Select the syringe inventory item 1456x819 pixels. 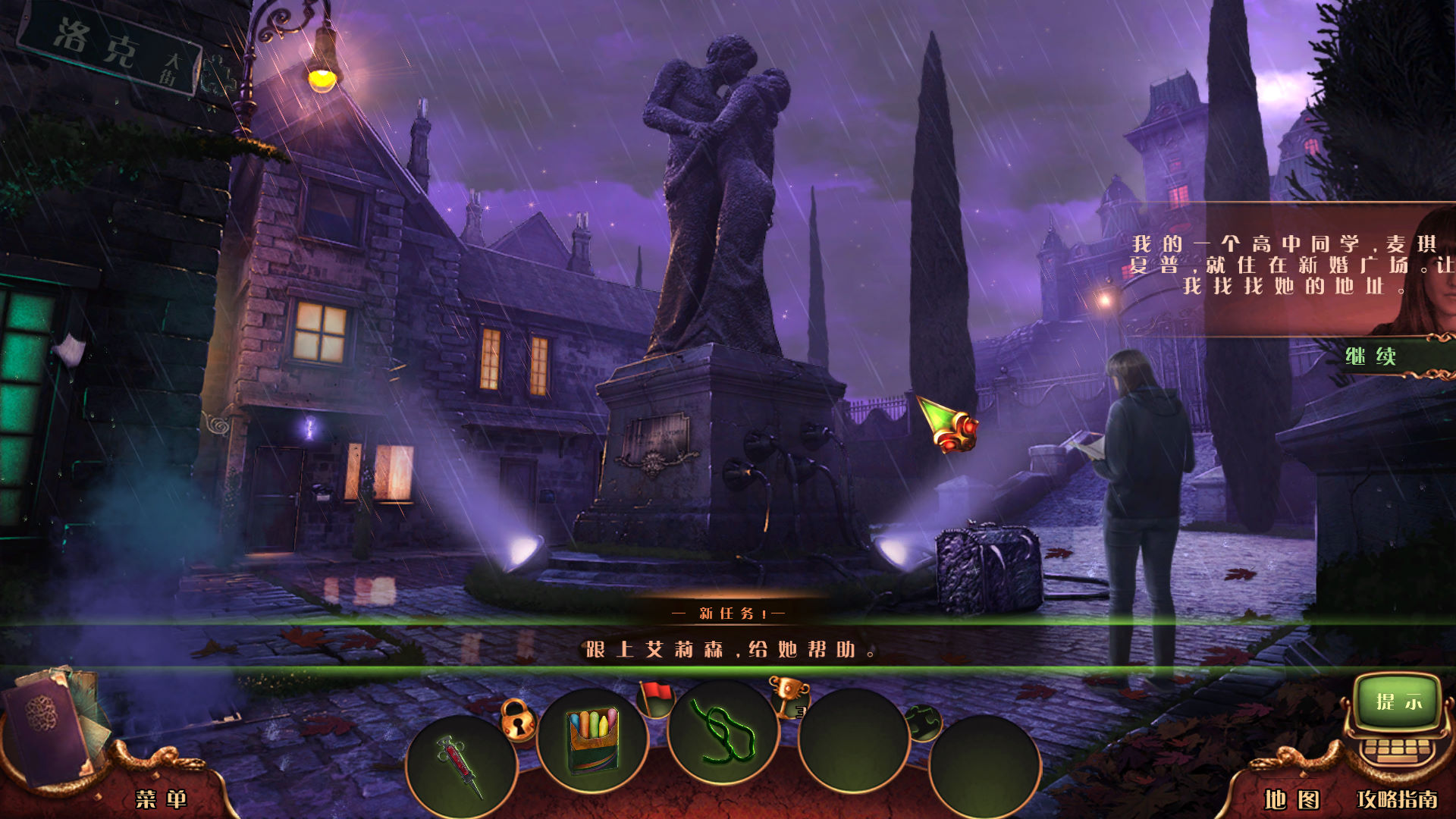[460, 764]
